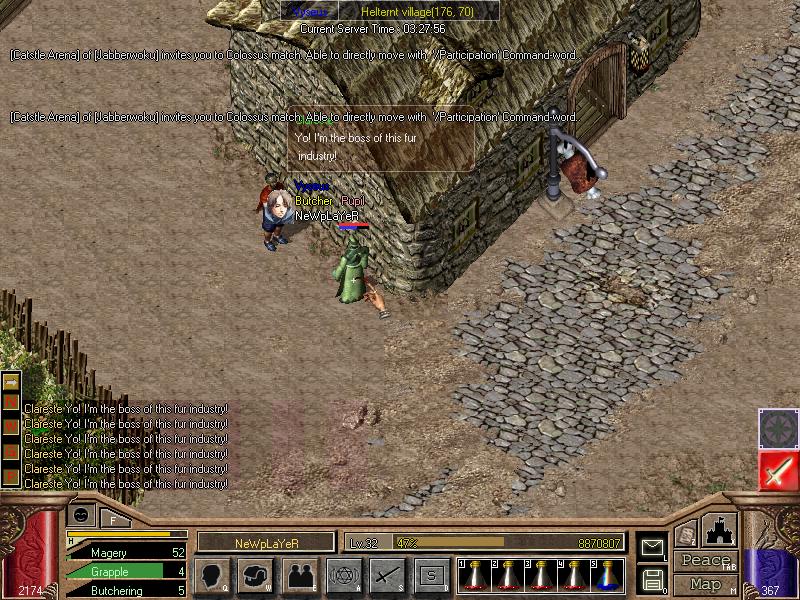Toggle the arrow button above chat filters
The width and height of the screenshot is (800, 600).
[12, 383]
